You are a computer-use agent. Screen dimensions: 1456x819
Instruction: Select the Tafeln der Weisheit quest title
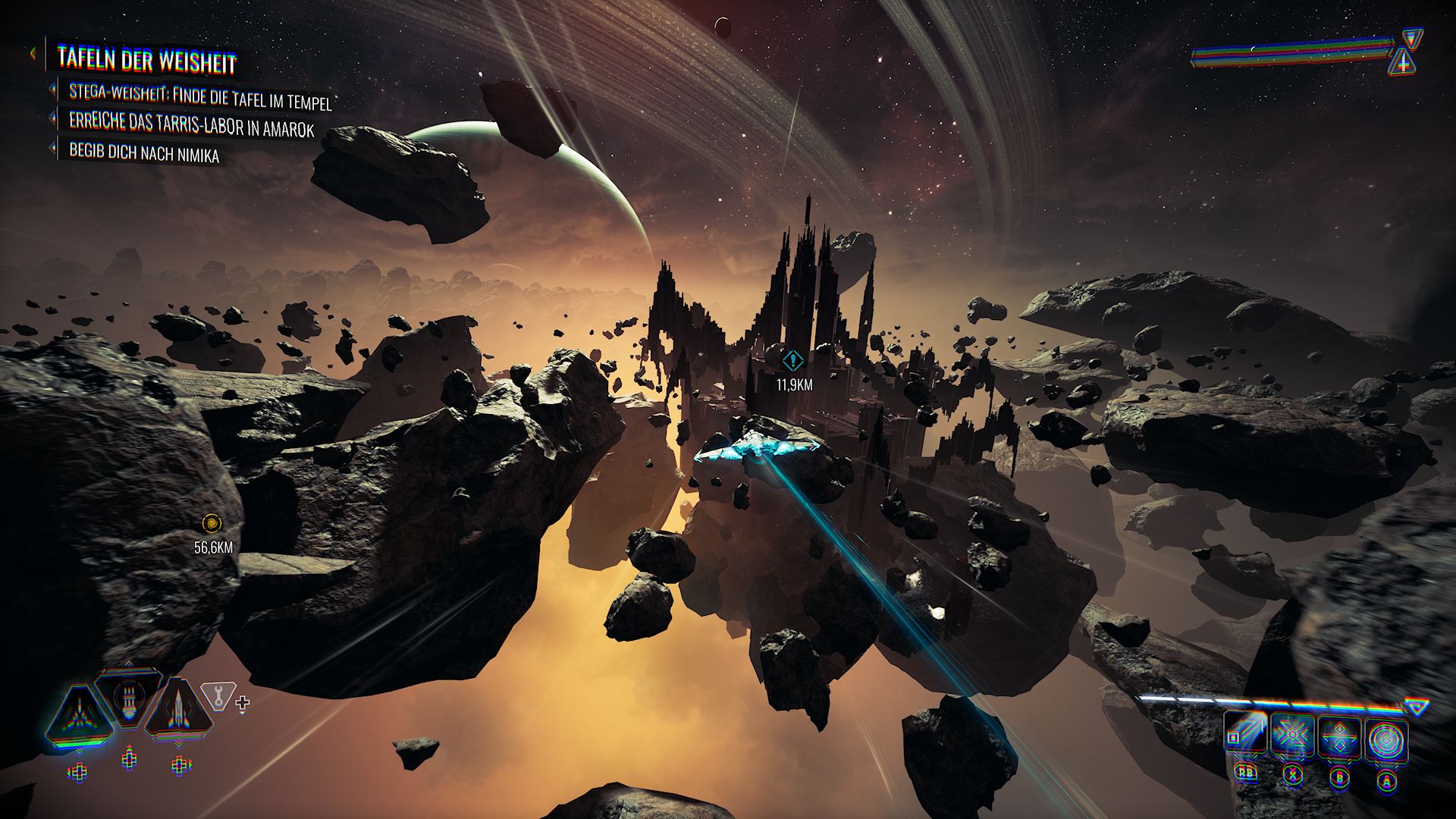[x=147, y=61]
